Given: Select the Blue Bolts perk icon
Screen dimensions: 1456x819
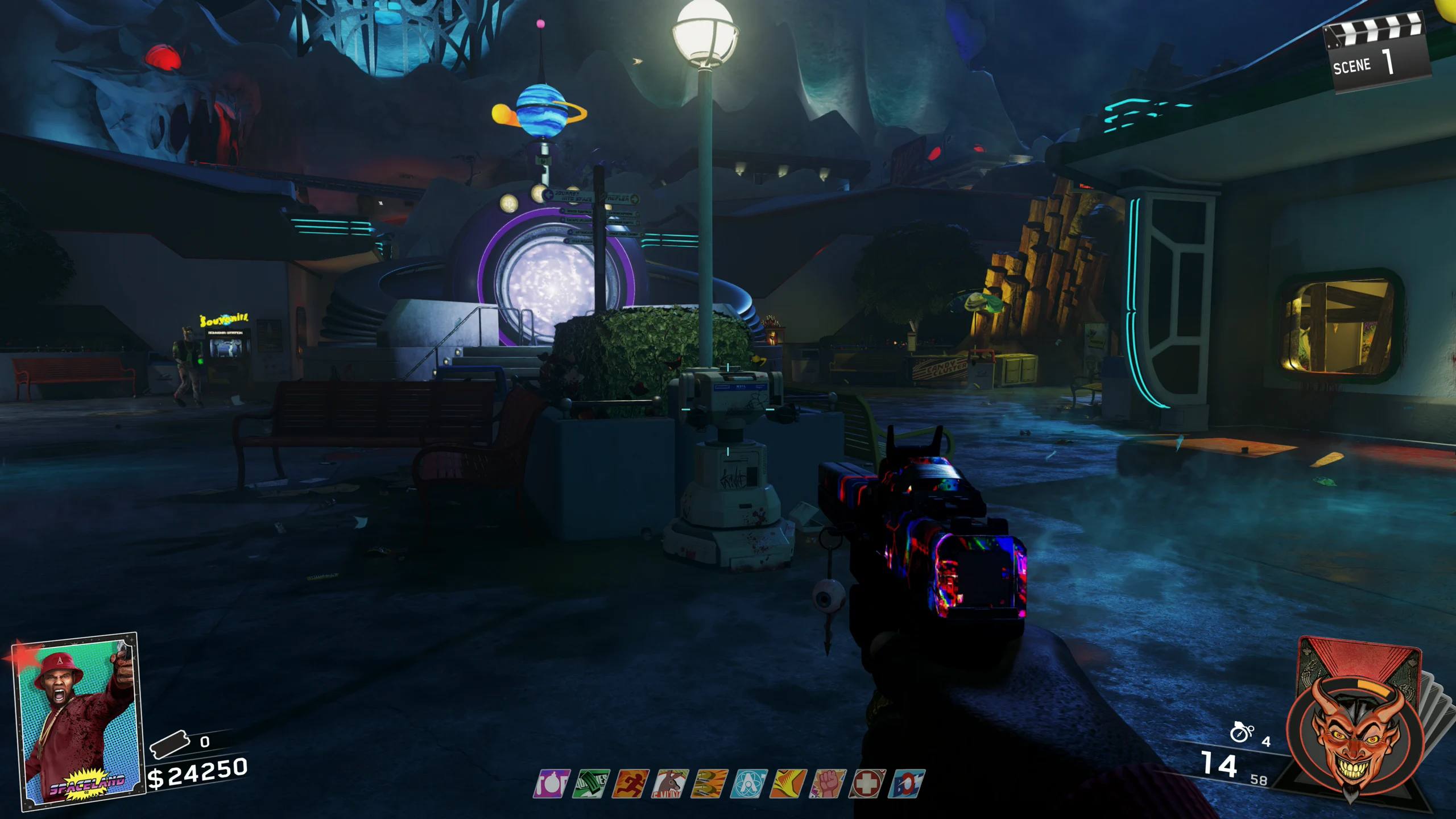Looking at the screenshot, I should [906, 784].
